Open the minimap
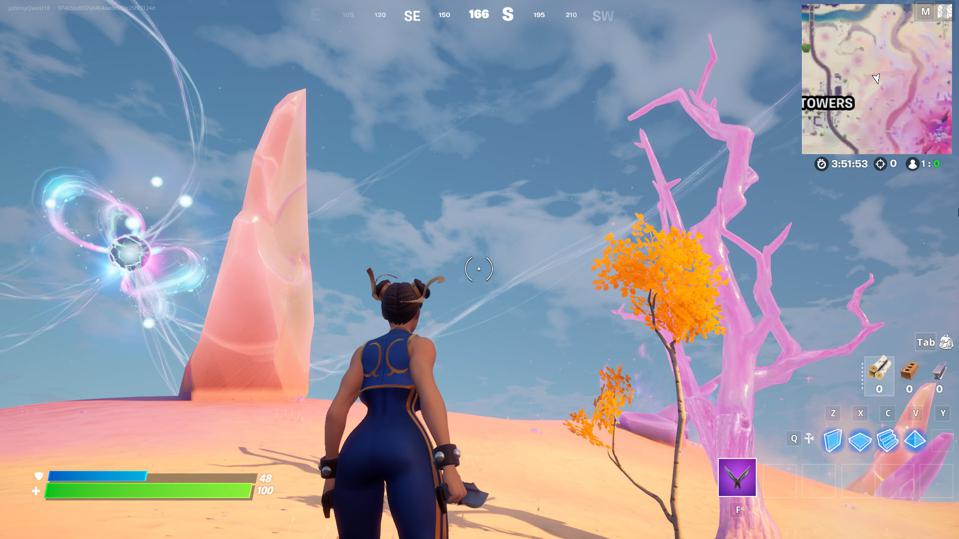 875,78
